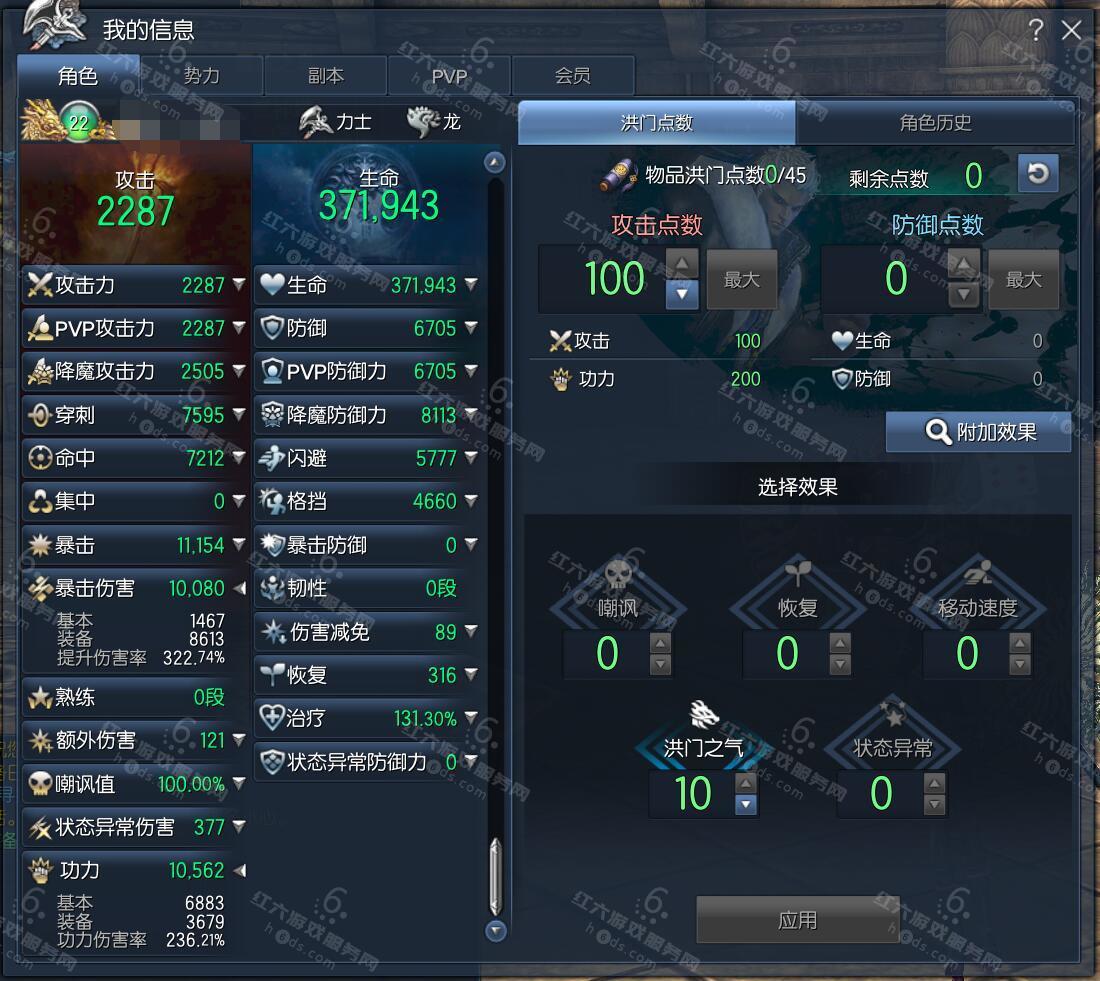Image resolution: width=1100 pixels, height=981 pixels.
Task: Close the 我的信息 window
Action: [x=1072, y=30]
